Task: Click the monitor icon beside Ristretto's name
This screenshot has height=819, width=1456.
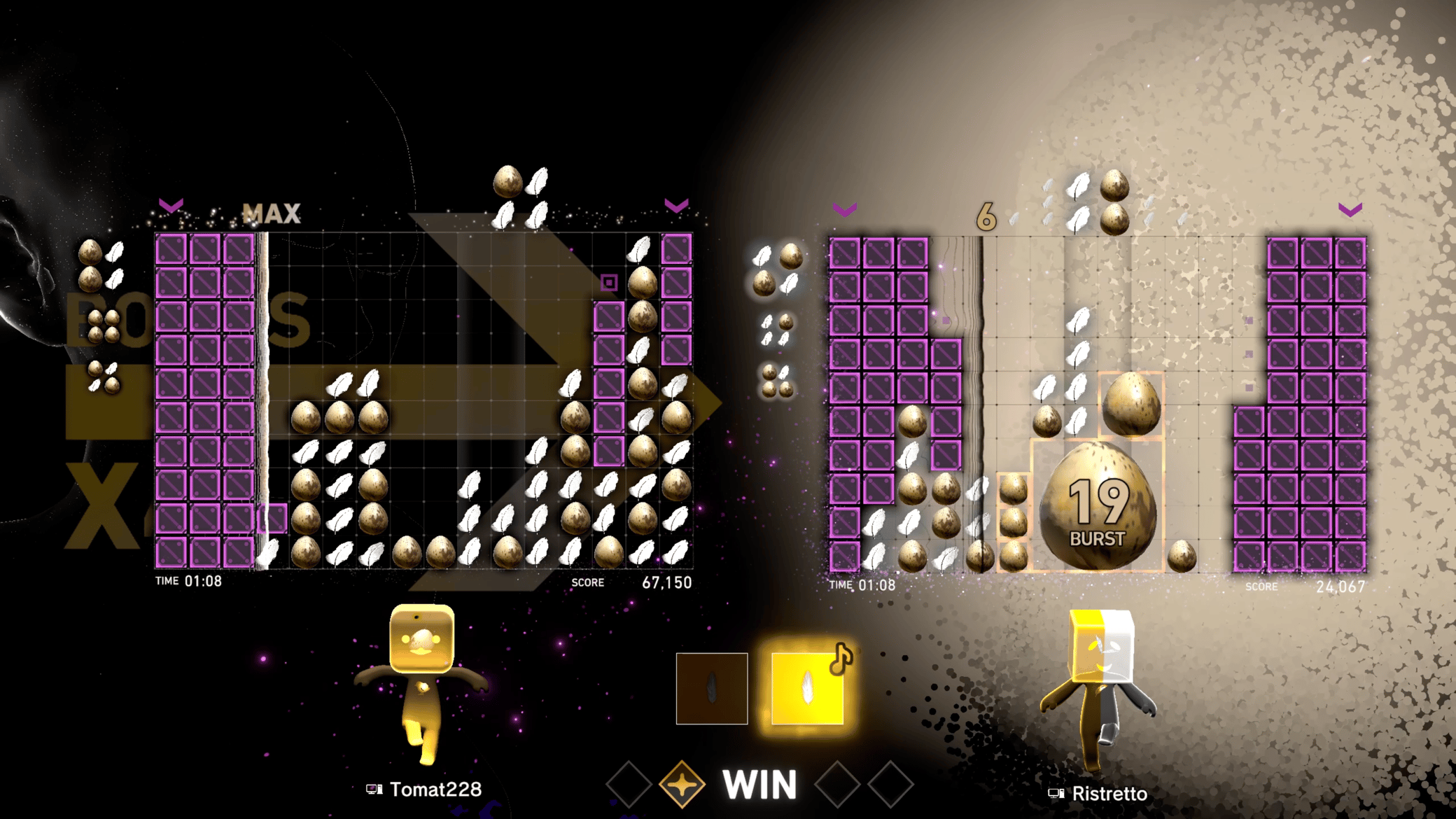Action: coord(1056,794)
